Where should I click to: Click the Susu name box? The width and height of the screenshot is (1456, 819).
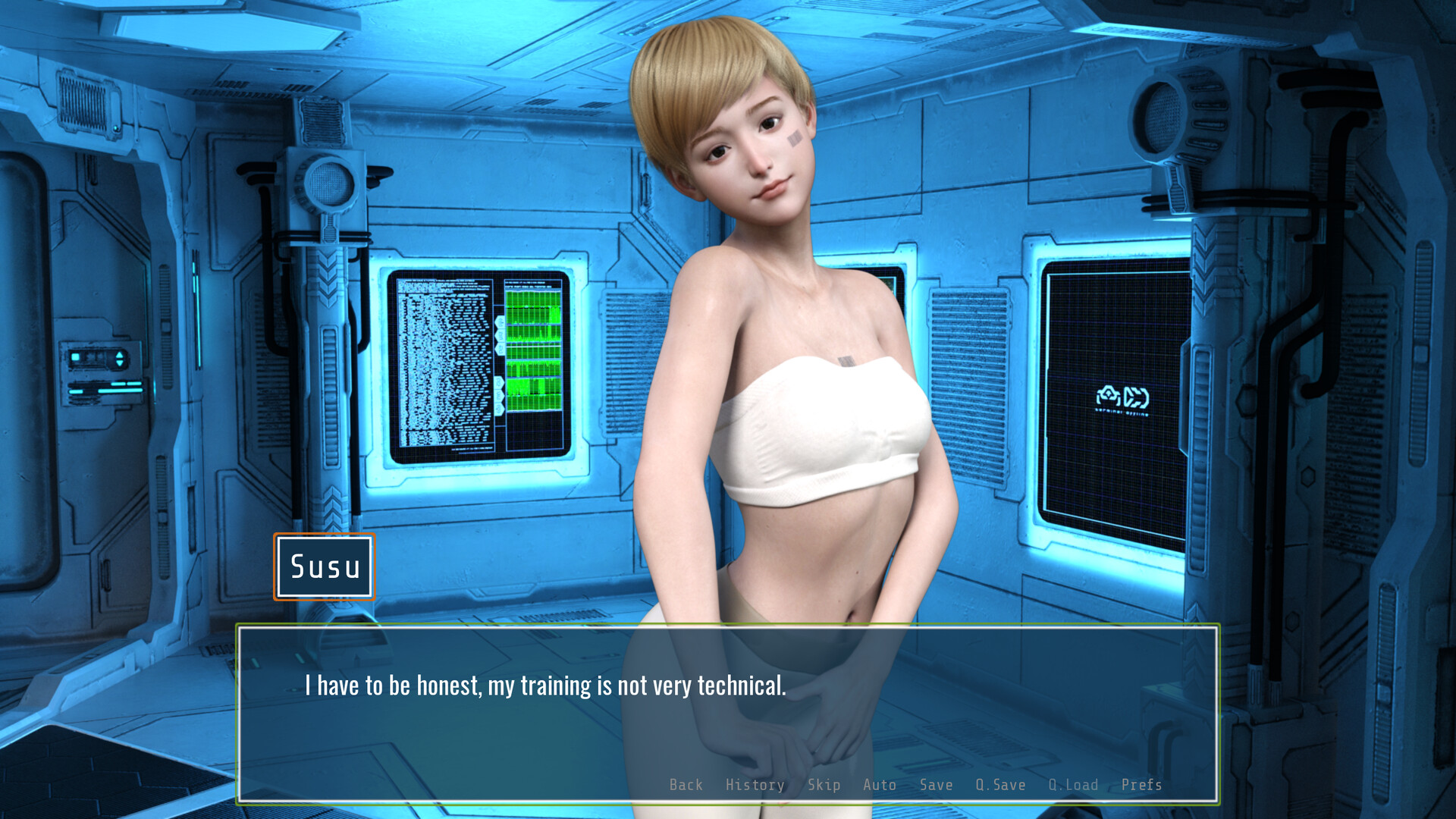[324, 567]
